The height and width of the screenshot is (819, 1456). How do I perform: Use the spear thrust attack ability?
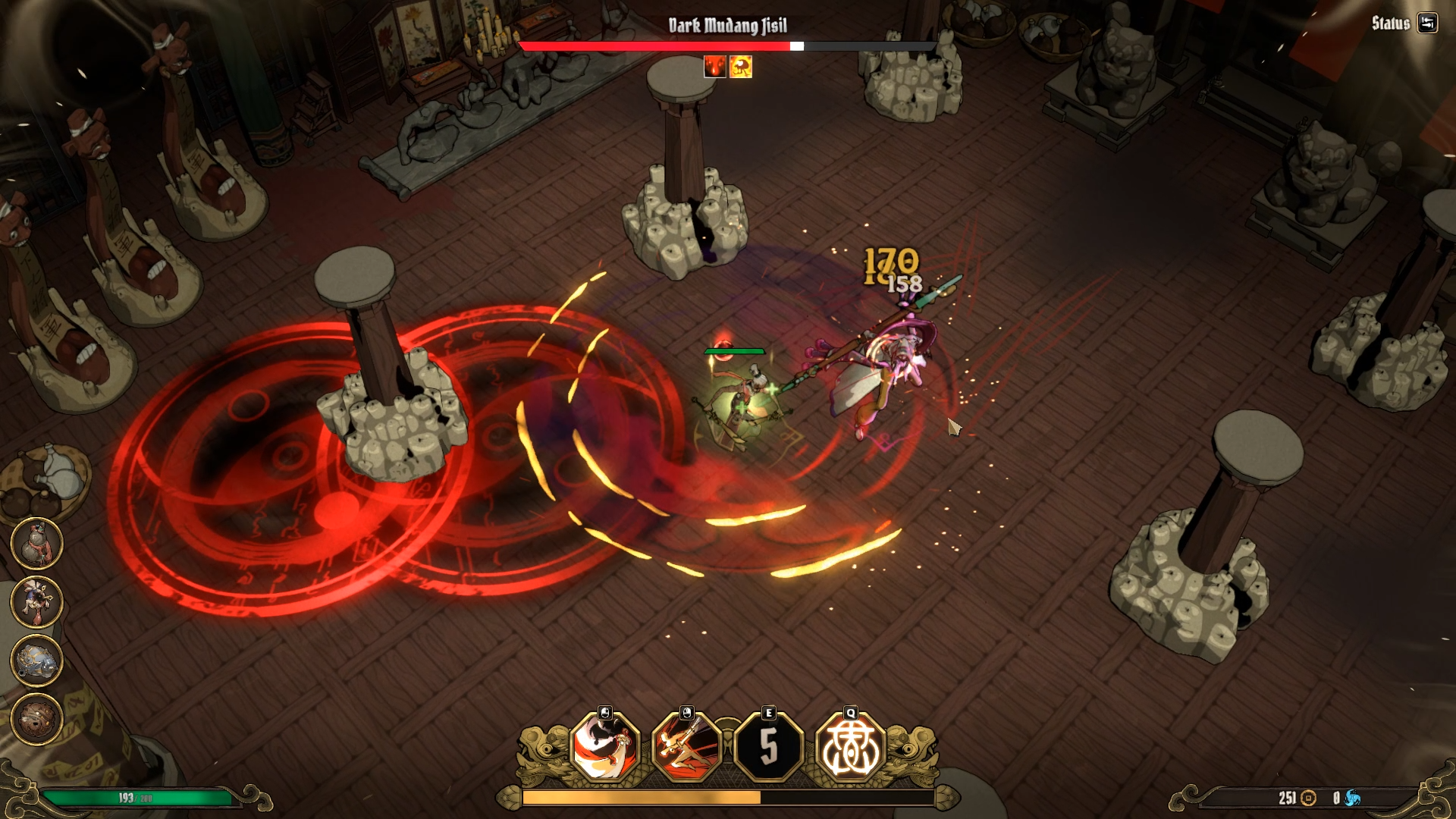(686, 747)
